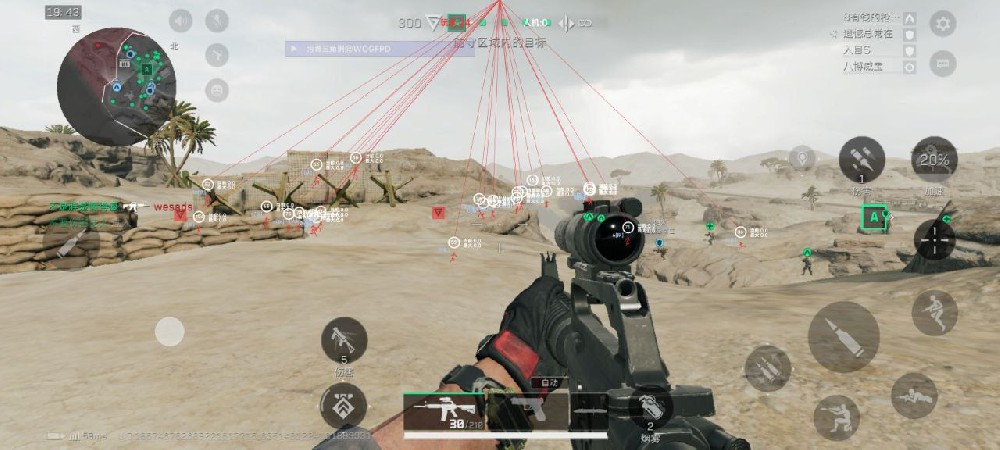Open the chat message button

[x=942, y=64]
